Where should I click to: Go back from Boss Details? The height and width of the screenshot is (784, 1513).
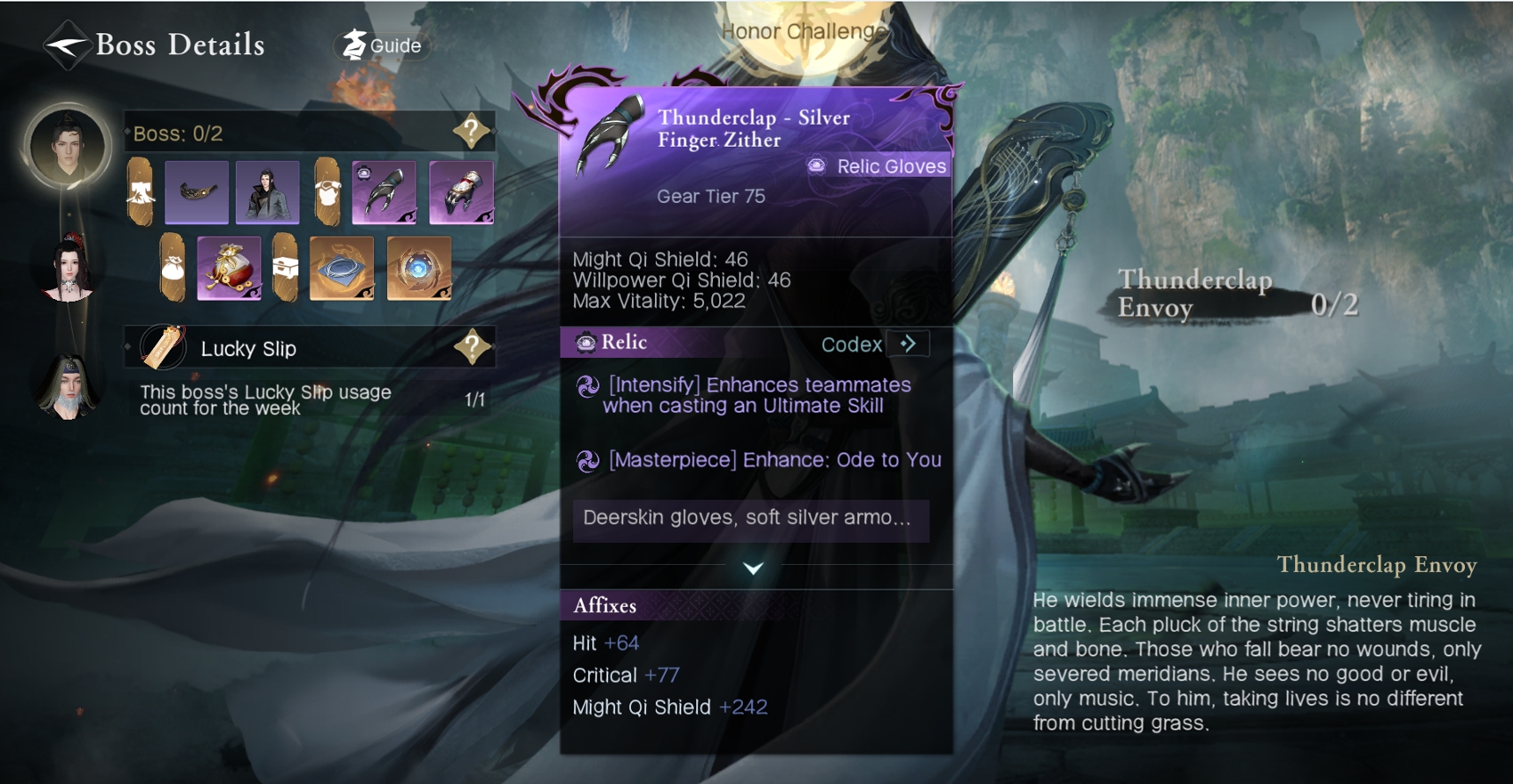(x=67, y=44)
